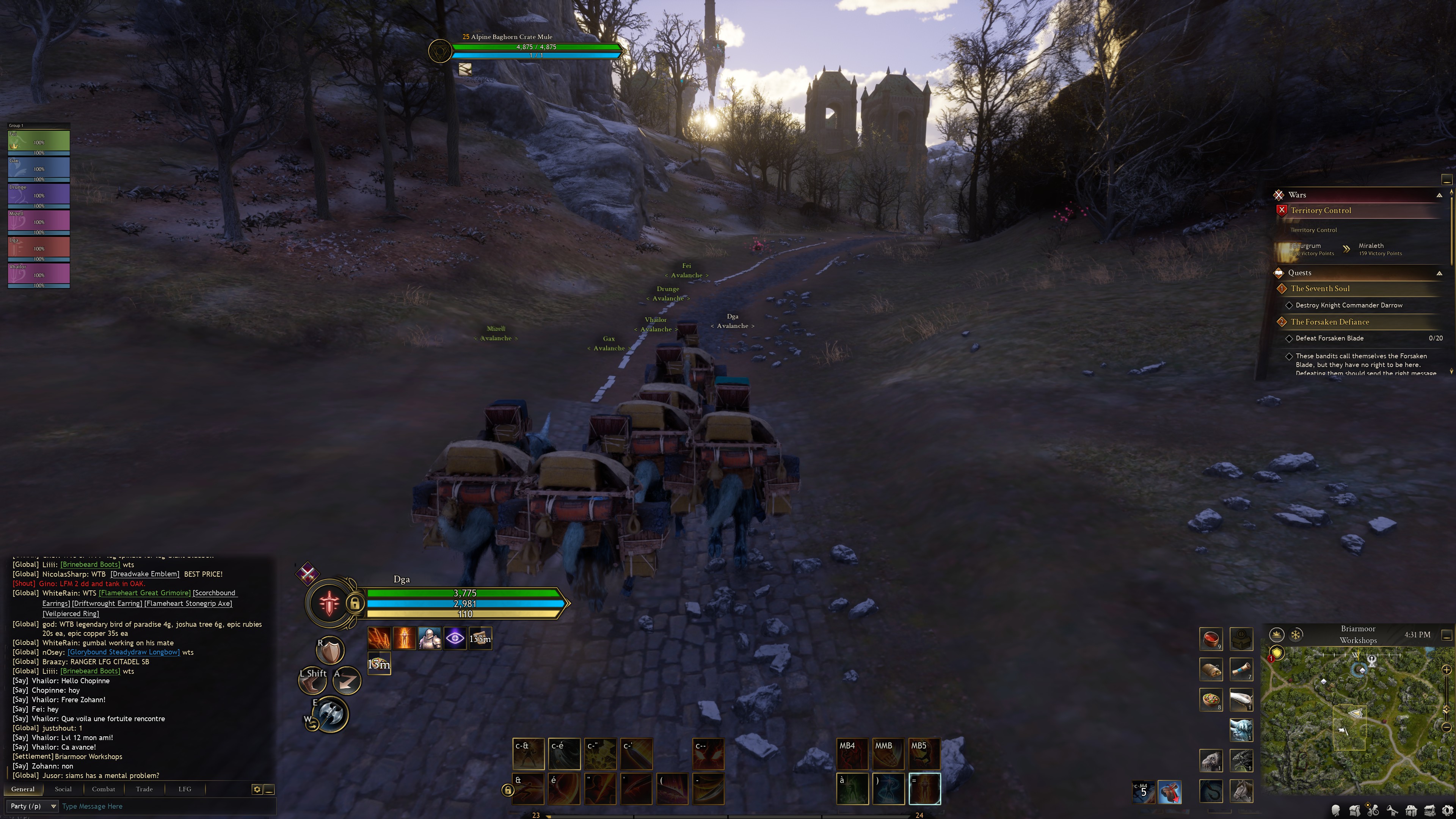
Task: Click the yellow shield notification badge
Action: click(x=1276, y=653)
